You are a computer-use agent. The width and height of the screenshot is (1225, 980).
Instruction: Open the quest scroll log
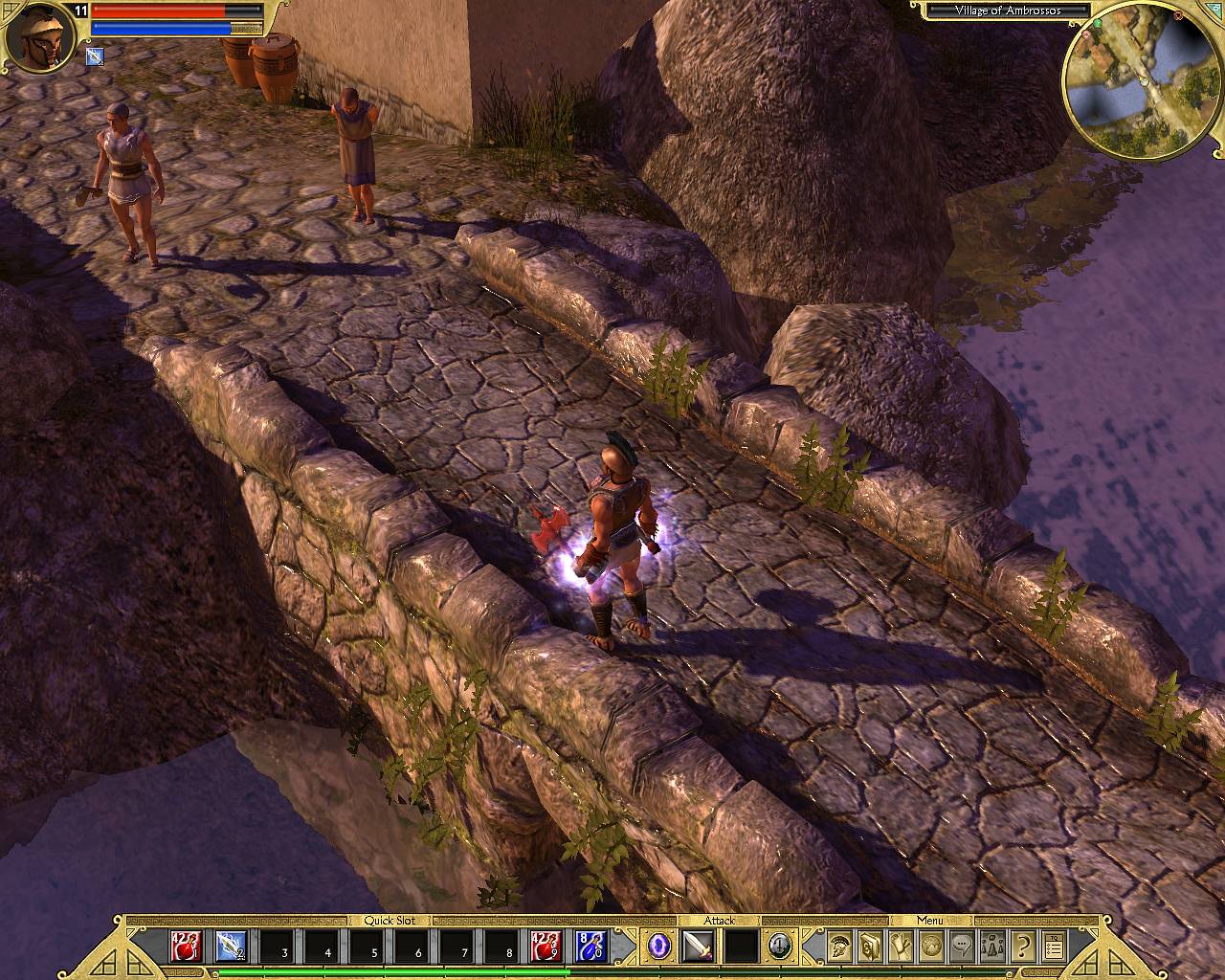901,947
